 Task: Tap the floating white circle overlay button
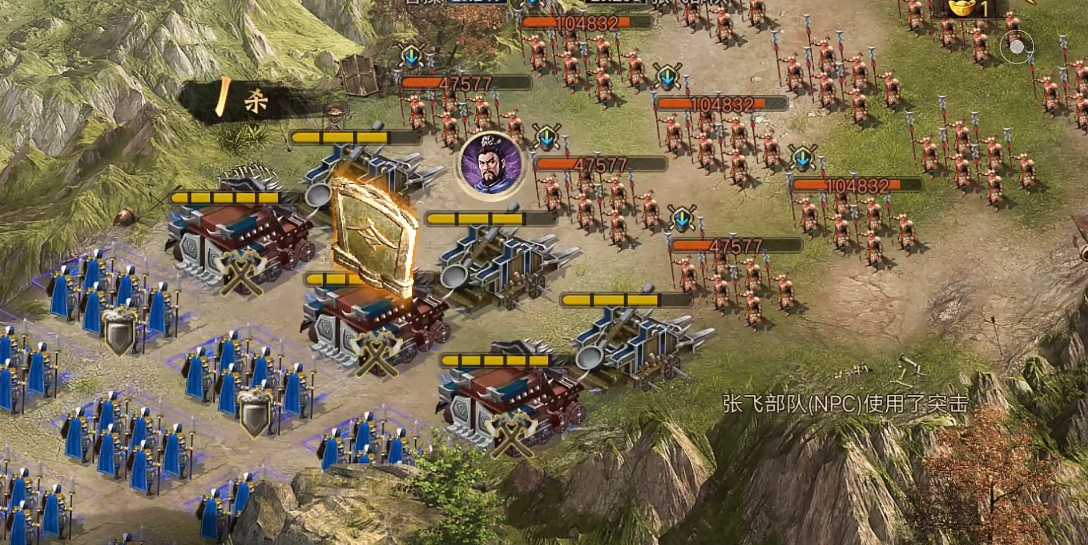click(x=1017, y=45)
